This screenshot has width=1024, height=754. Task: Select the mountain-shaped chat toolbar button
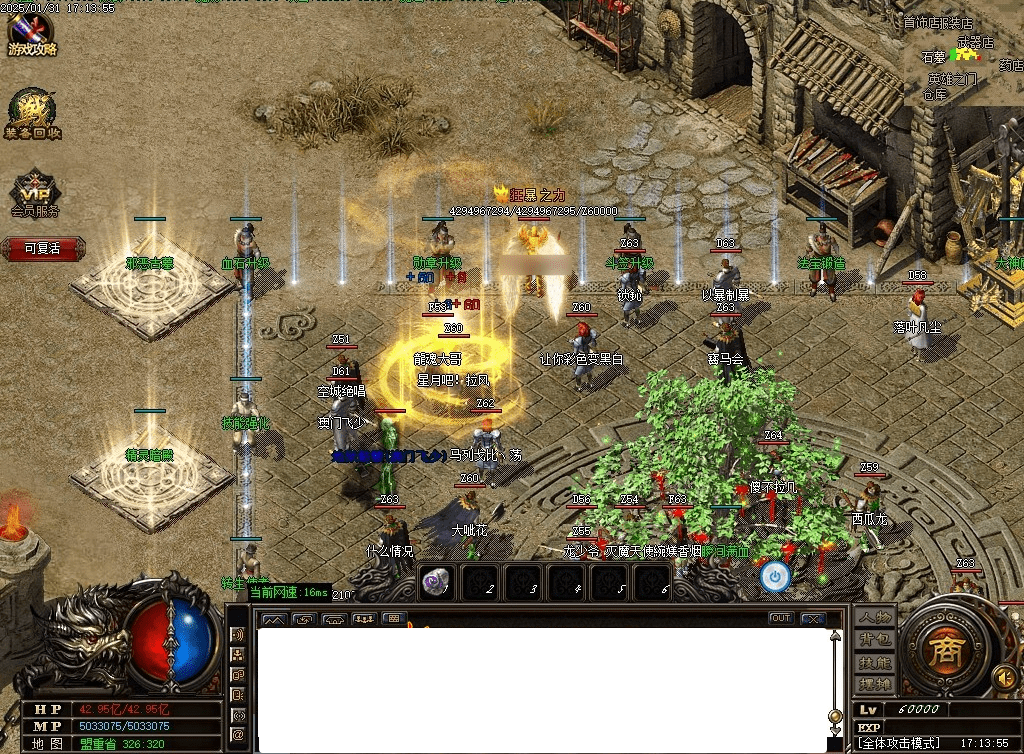pyautogui.click(x=272, y=619)
